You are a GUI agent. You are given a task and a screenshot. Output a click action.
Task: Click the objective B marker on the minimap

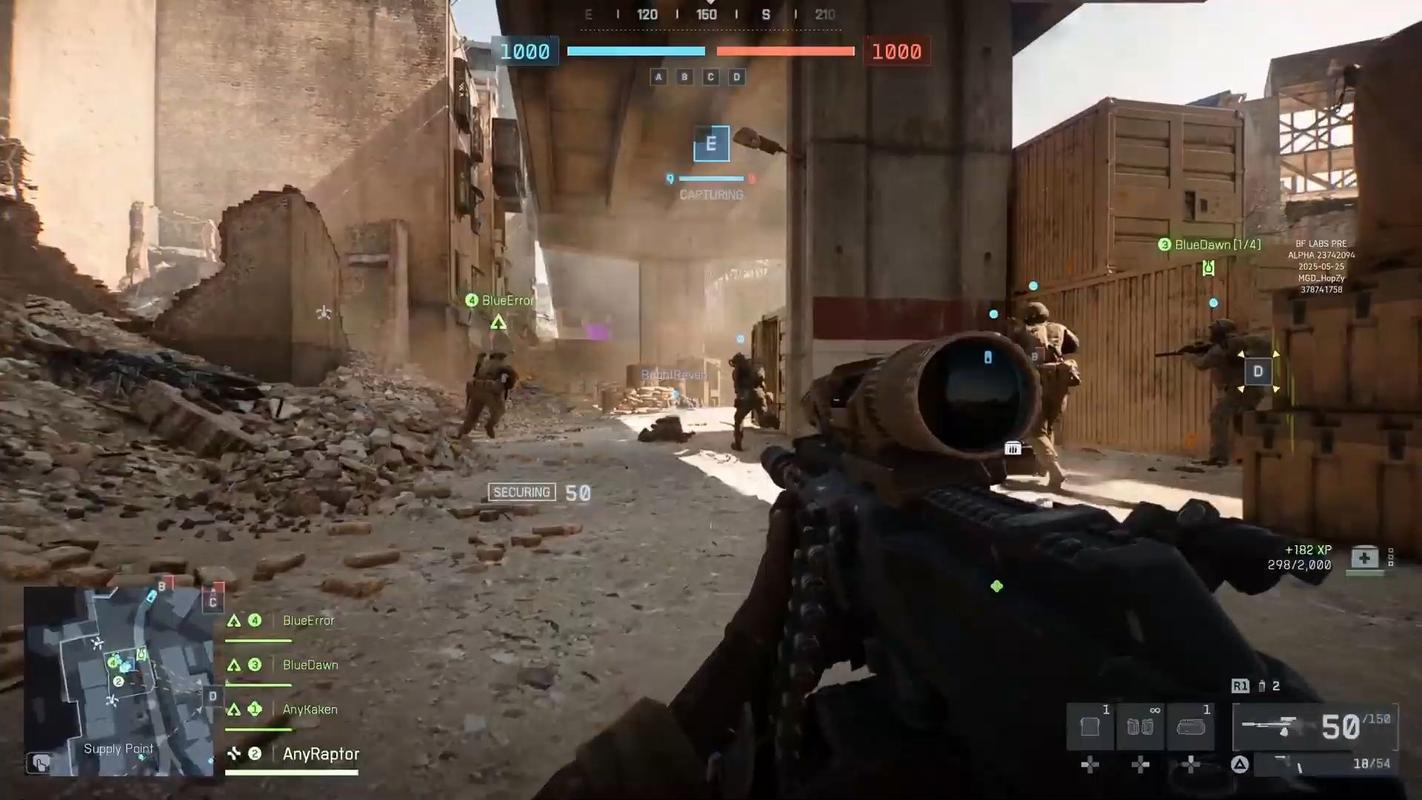pos(163,586)
